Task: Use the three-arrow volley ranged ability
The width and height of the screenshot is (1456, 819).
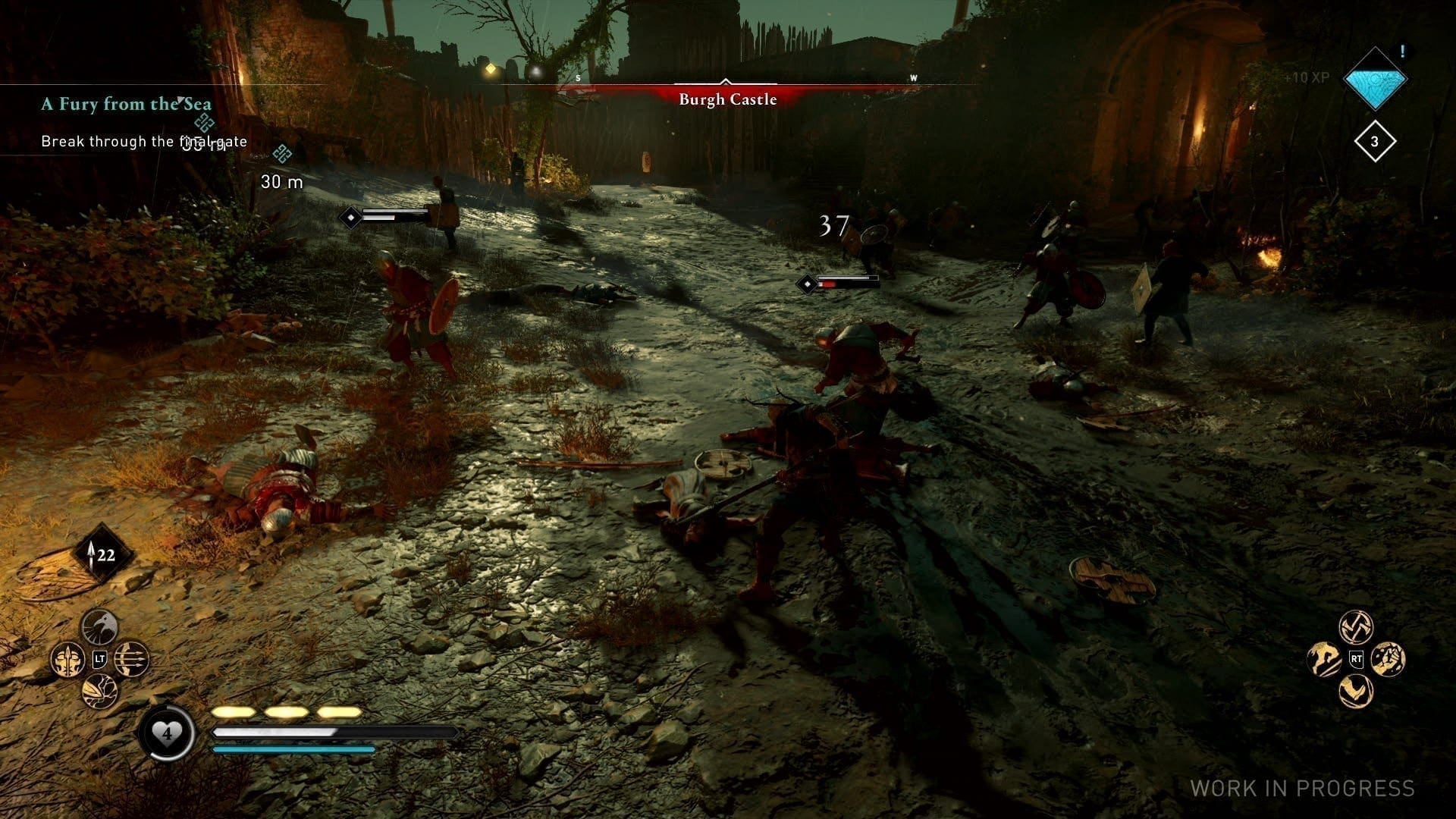Action: 132,659
